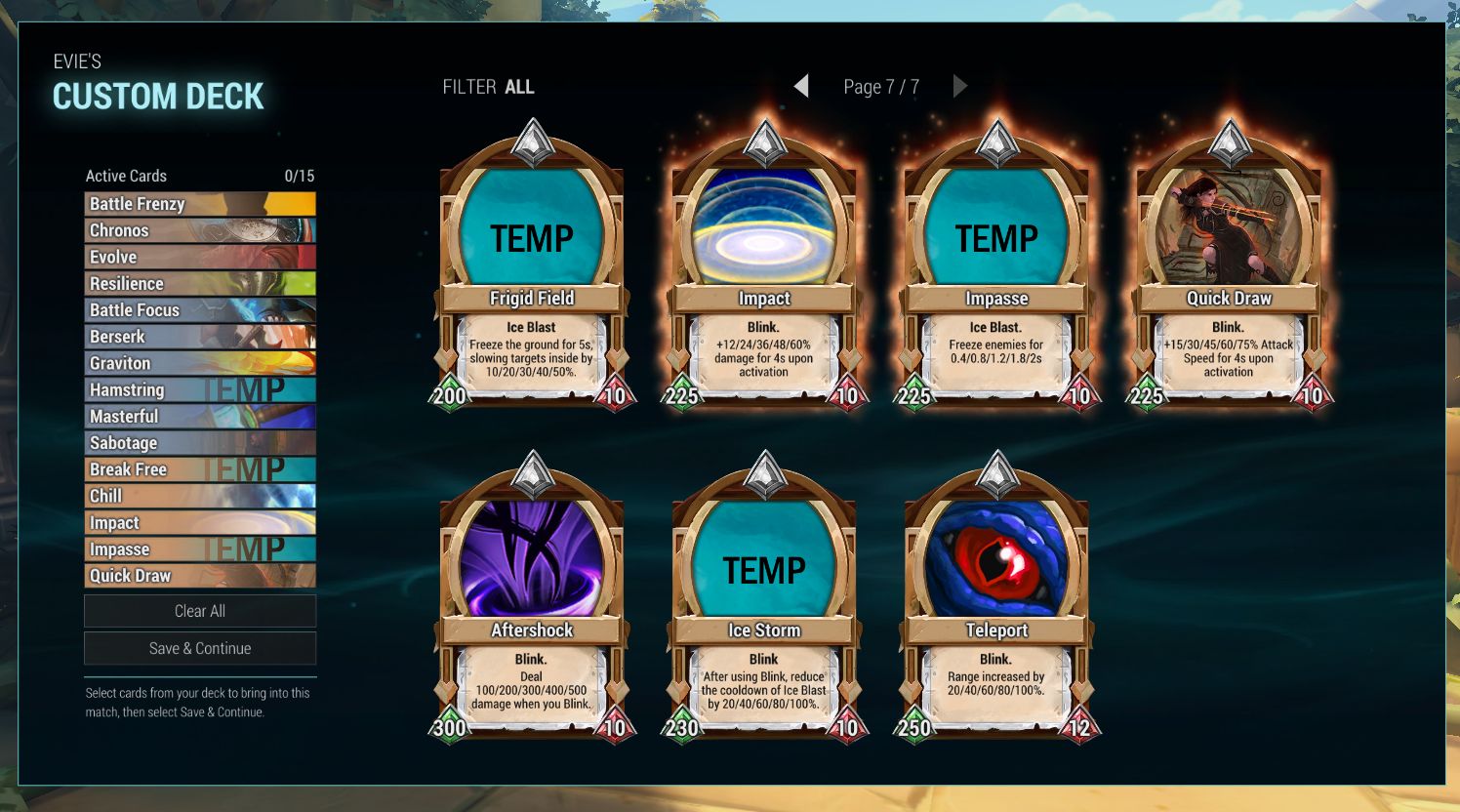Viewport: 1460px width, 812px height.
Task: Click the Sabotage active card row
Action: [200, 443]
